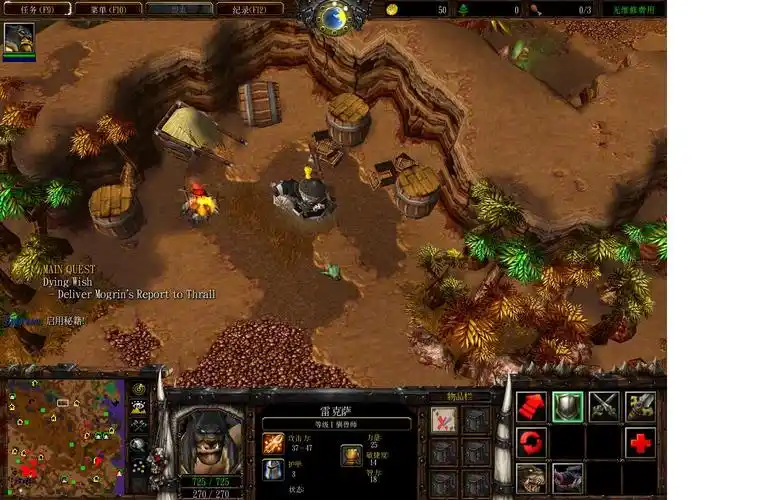Image resolution: width=781 pixels, height=500 pixels.
Task: Select the hero icon below the quests button
Action: [19, 38]
